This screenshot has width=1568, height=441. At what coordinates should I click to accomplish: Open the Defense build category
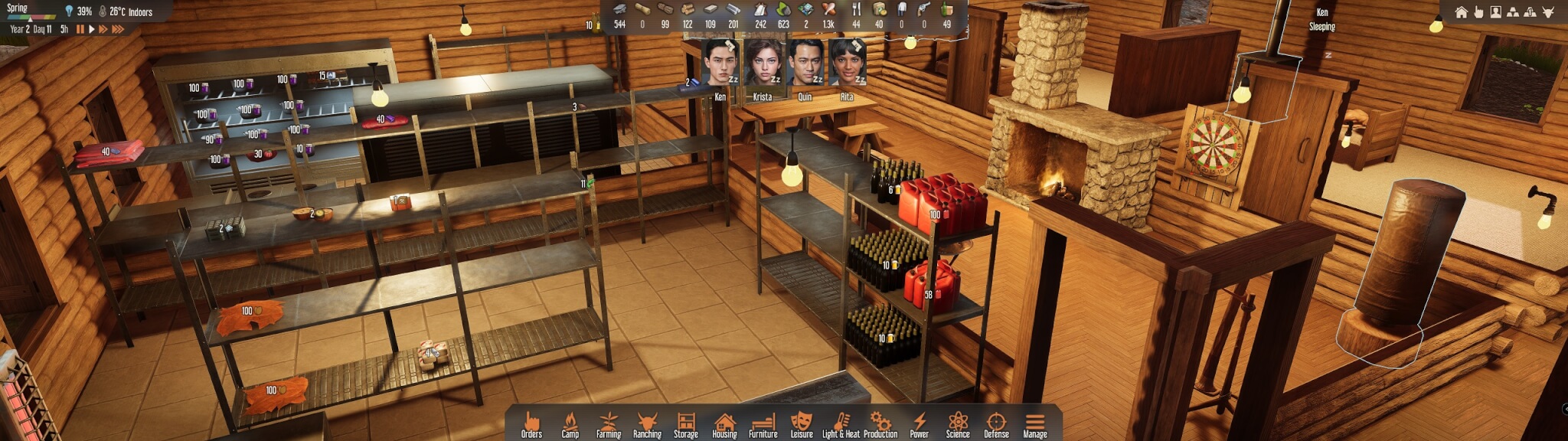click(996, 424)
